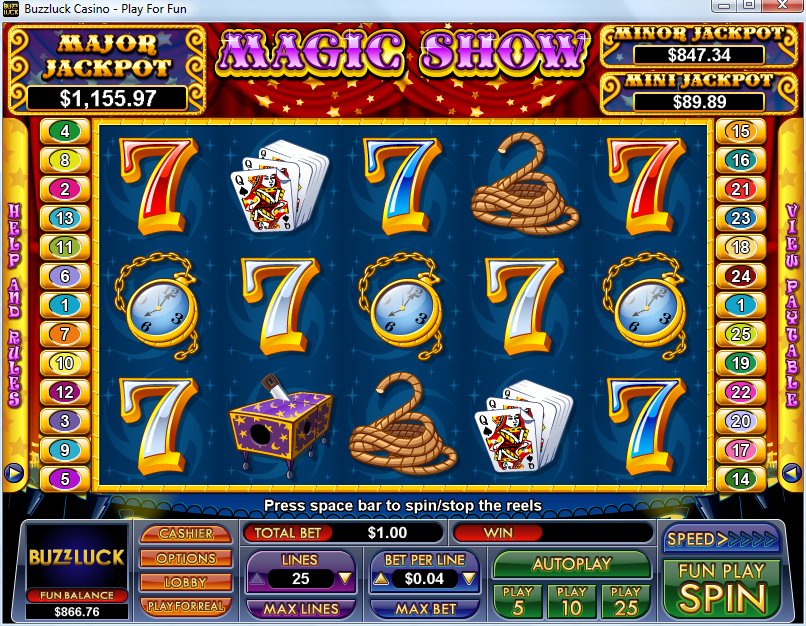Choose Play 5 autoplay spins

[x=517, y=600]
